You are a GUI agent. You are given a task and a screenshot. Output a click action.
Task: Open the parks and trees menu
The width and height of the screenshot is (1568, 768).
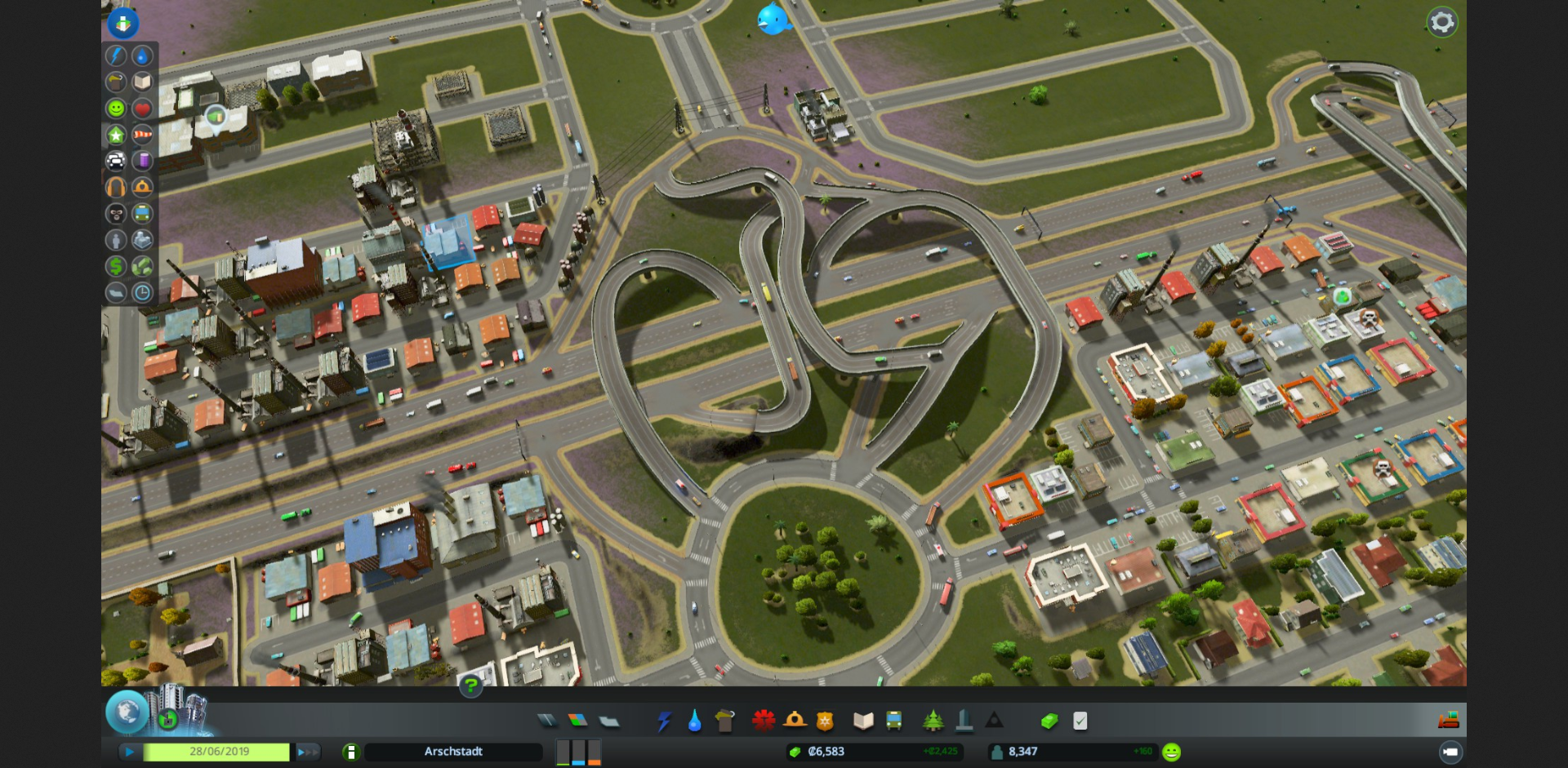[x=933, y=721]
